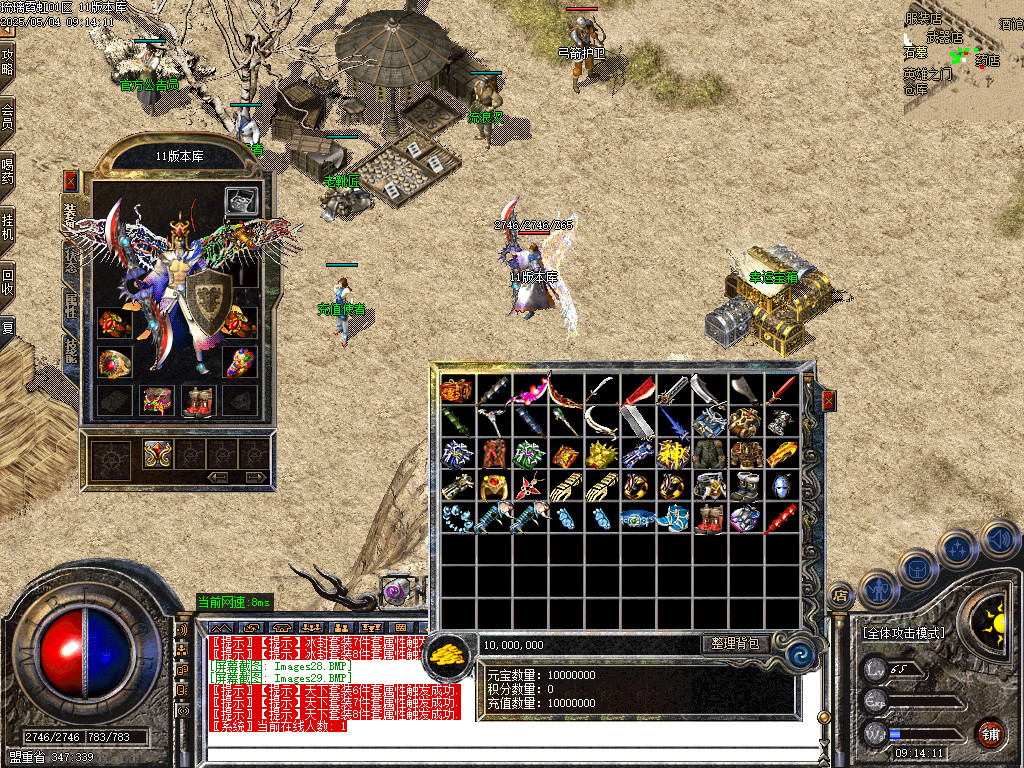Open the red 铺 stall button
This screenshot has width=1024, height=768.
pos(990,731)
